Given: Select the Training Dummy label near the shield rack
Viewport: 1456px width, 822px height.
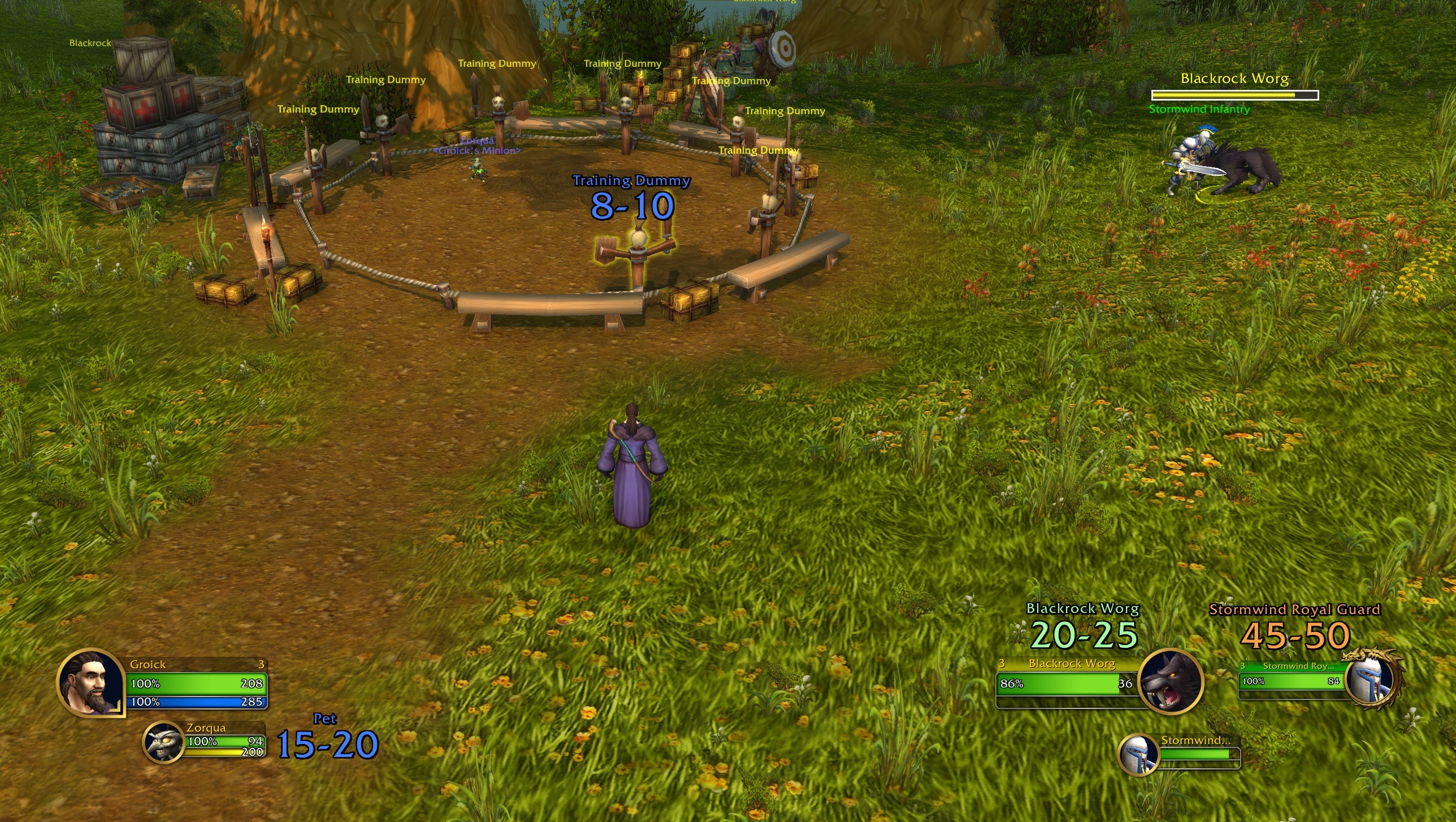Looking at the screenshot, I should click(x=731, y=80).
